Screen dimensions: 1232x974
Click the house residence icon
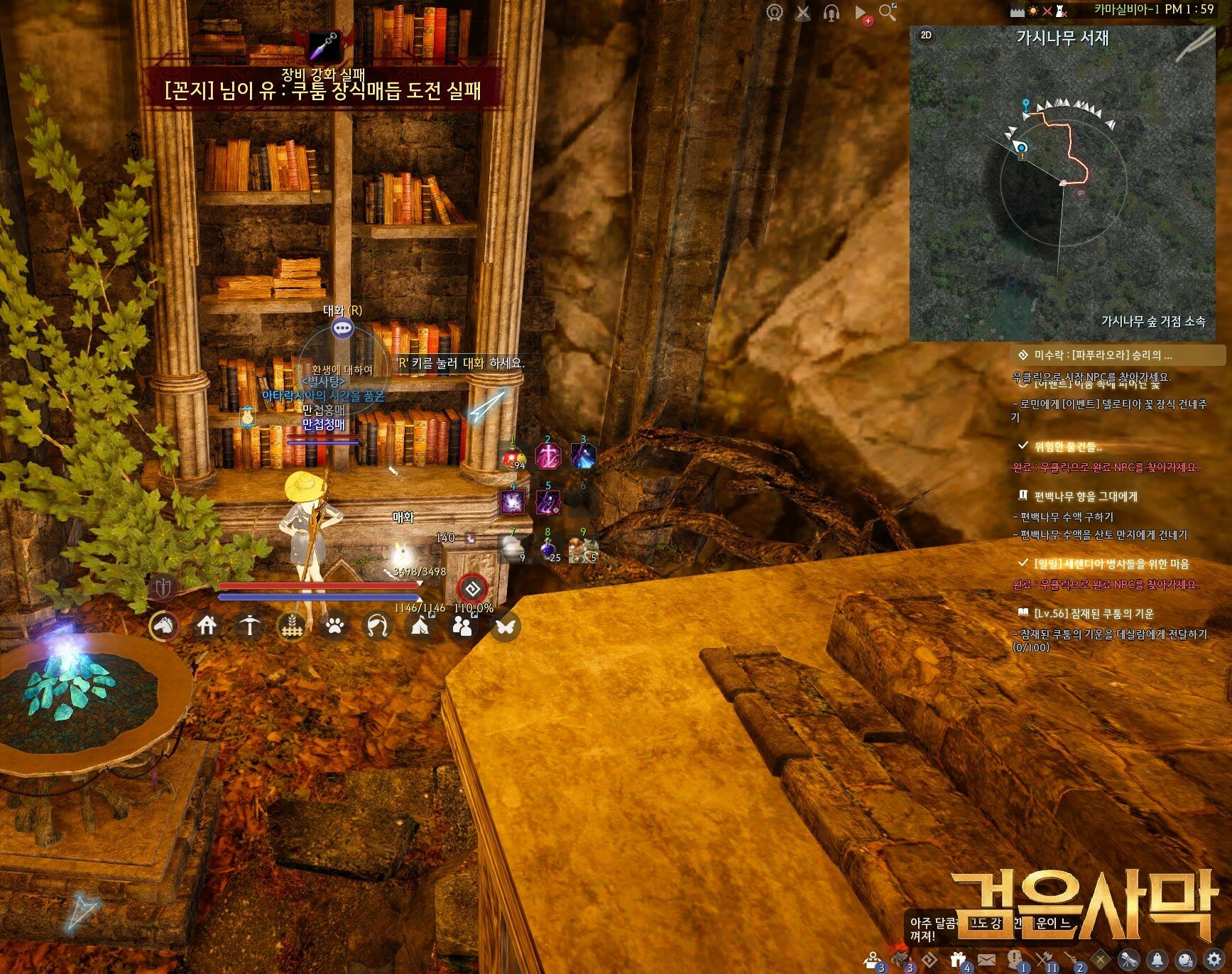click(207, 626)
